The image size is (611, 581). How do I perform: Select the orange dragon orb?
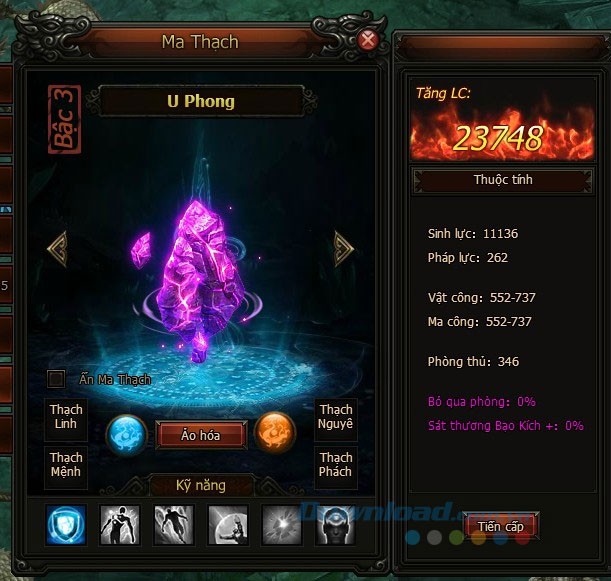click(x=274, y=433)
